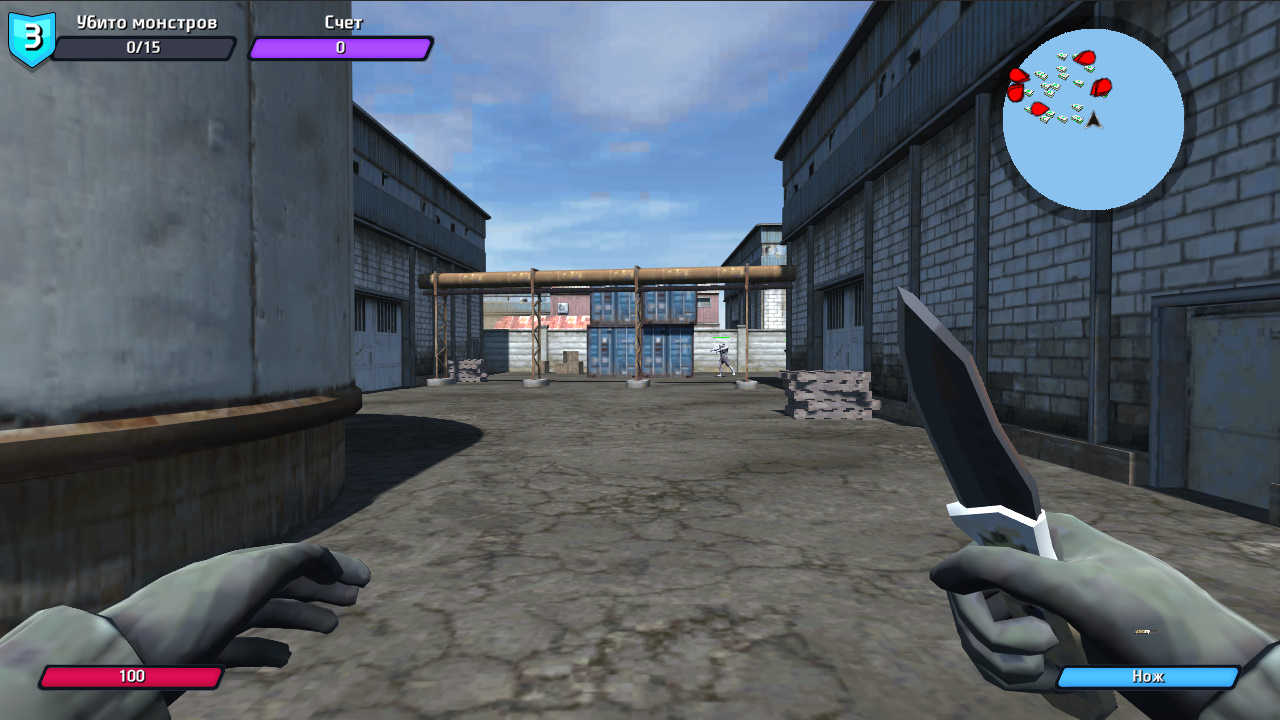The image size is (1280, 720).
Task: Click the leftmost red blob on the minimap
Action: (x=1016, y=90)
